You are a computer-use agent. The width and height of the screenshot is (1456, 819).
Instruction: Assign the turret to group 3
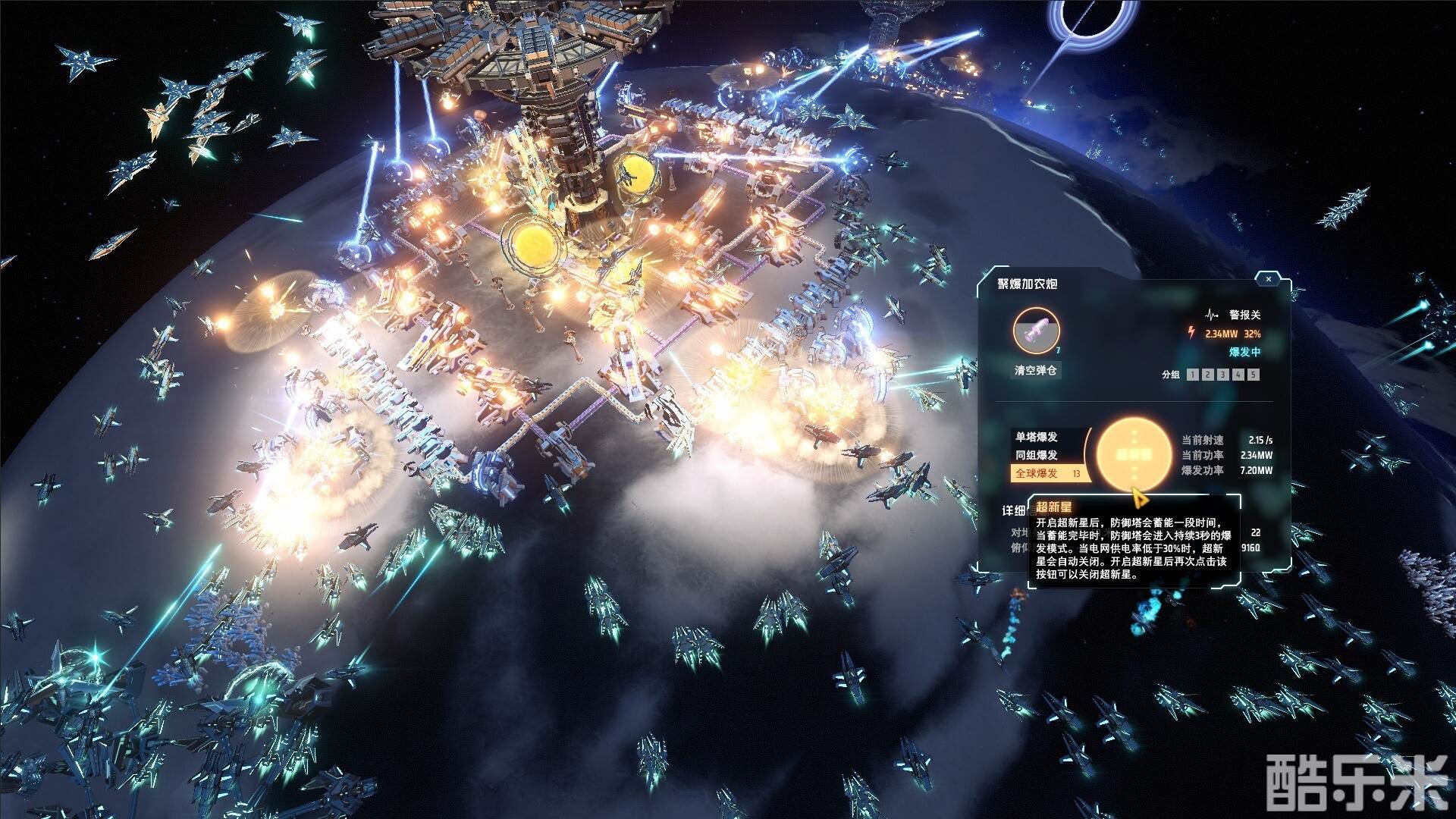[1223, 375]
